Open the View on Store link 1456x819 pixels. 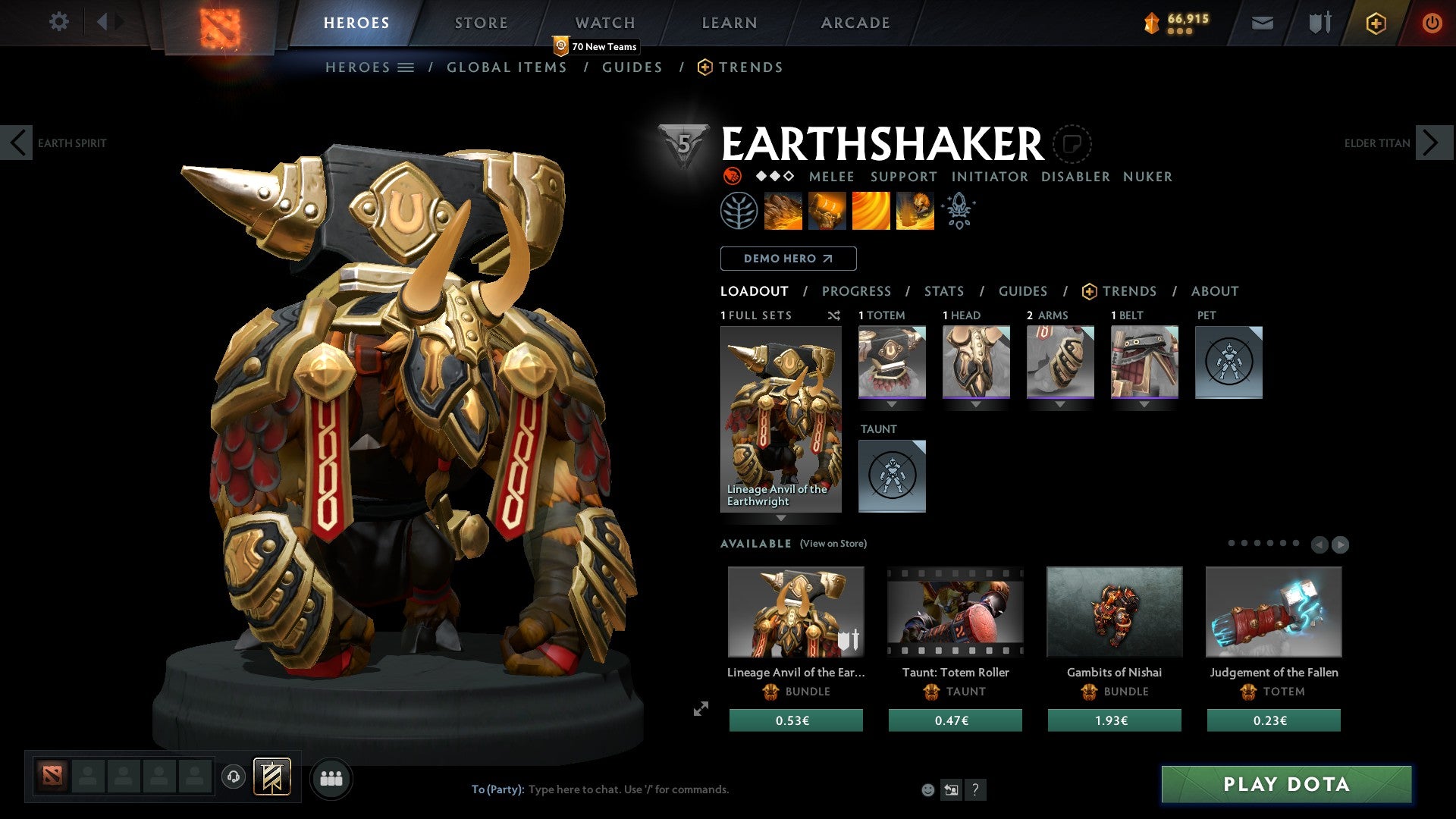tap(834, 544)
